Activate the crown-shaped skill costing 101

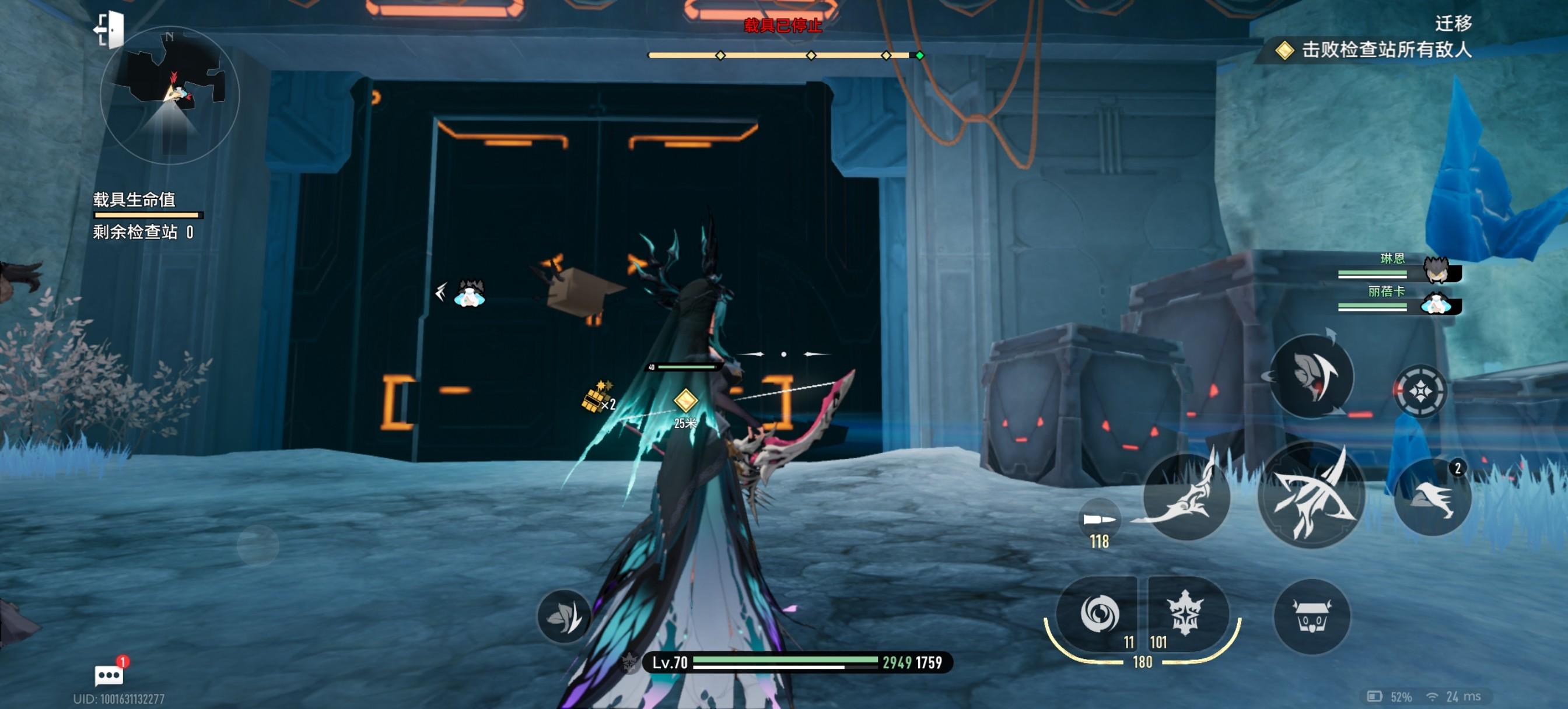(x=1185, y=613)
